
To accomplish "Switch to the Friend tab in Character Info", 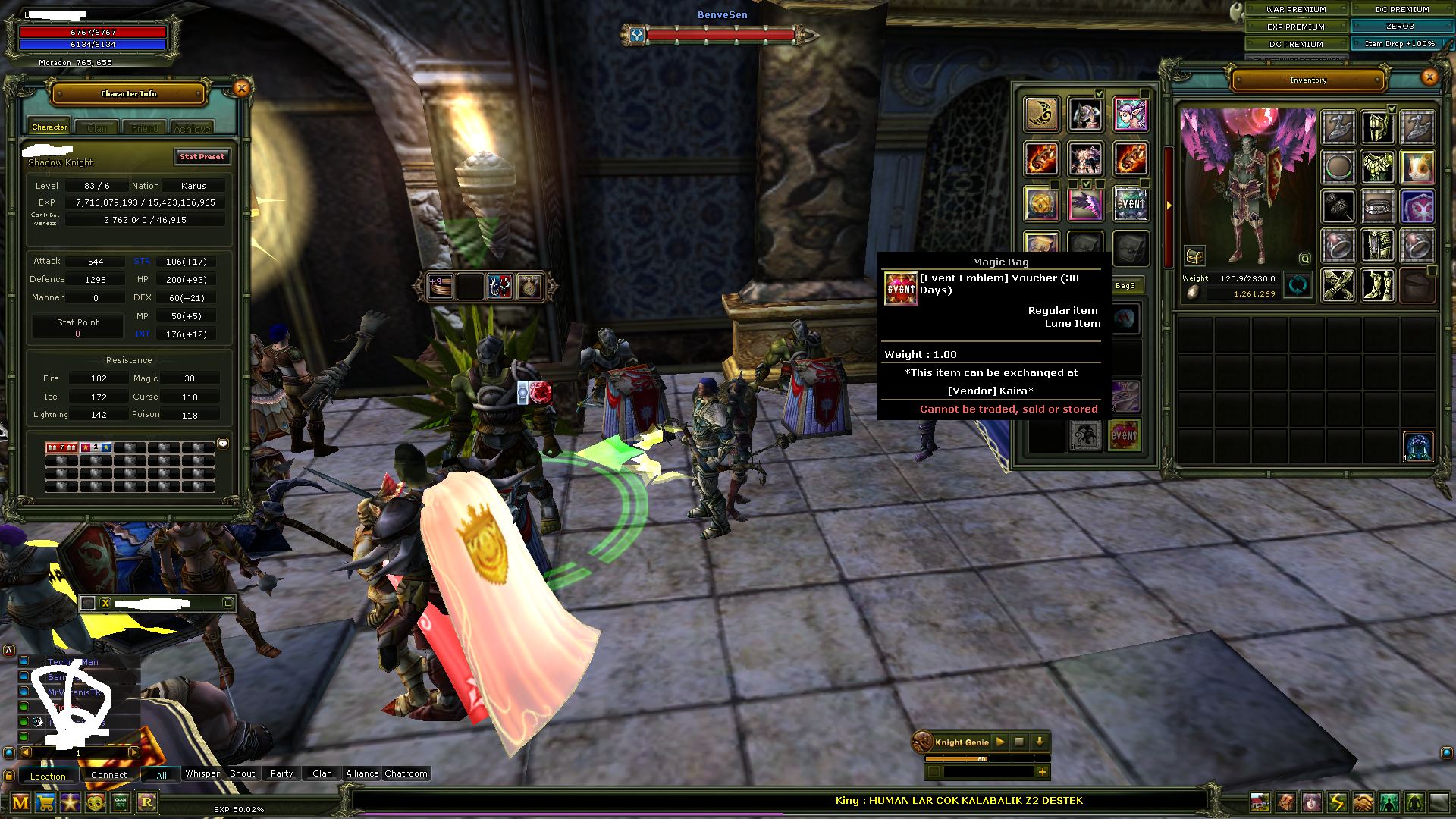I will click(145, 128).
